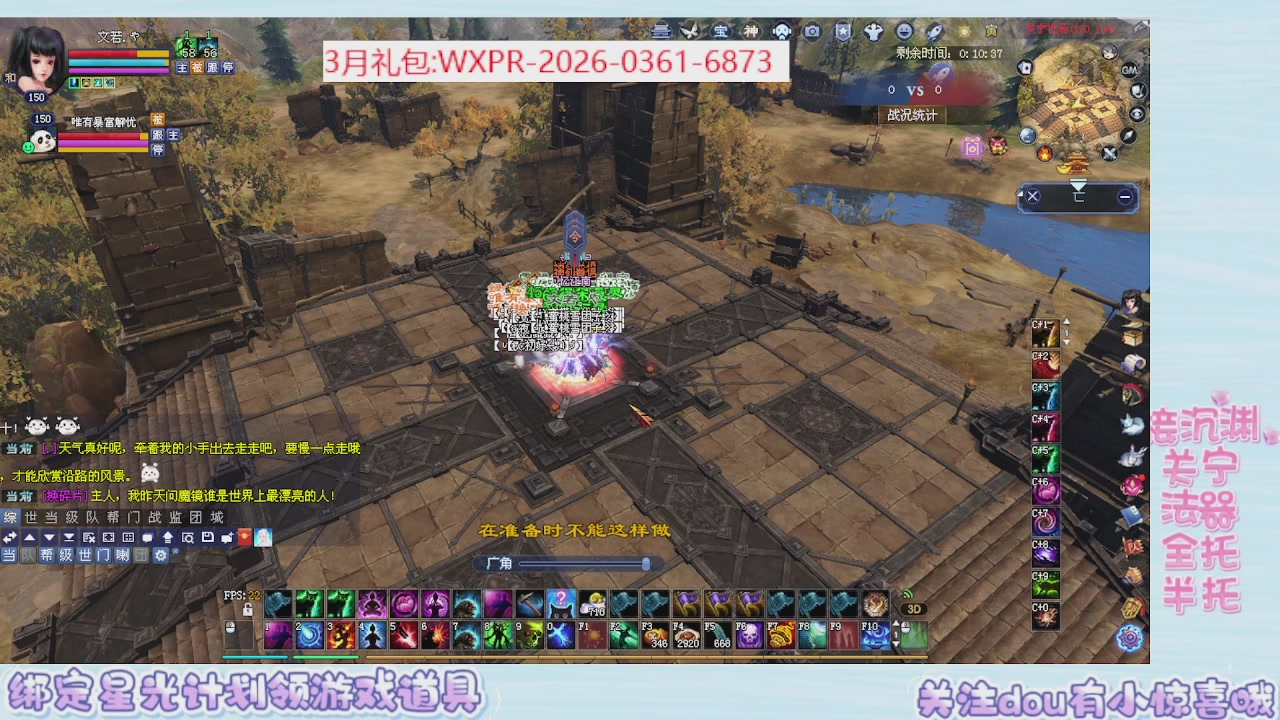This screenshot has height=720, width=1280.
Task: Open the camera screenshot tool on top bar
Action: (x=812, y=31)
